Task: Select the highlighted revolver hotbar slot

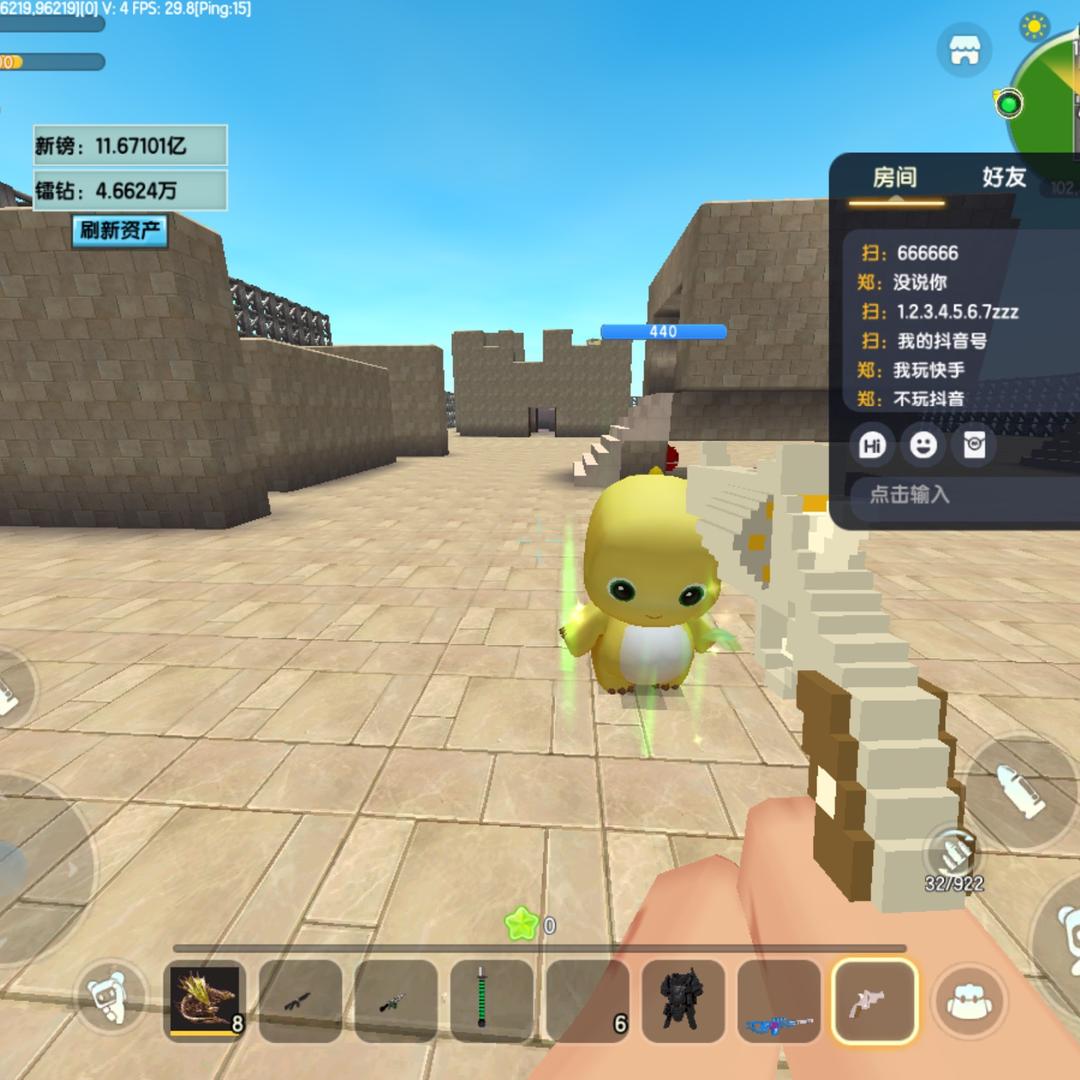Action: click(x=875, y=1000)
